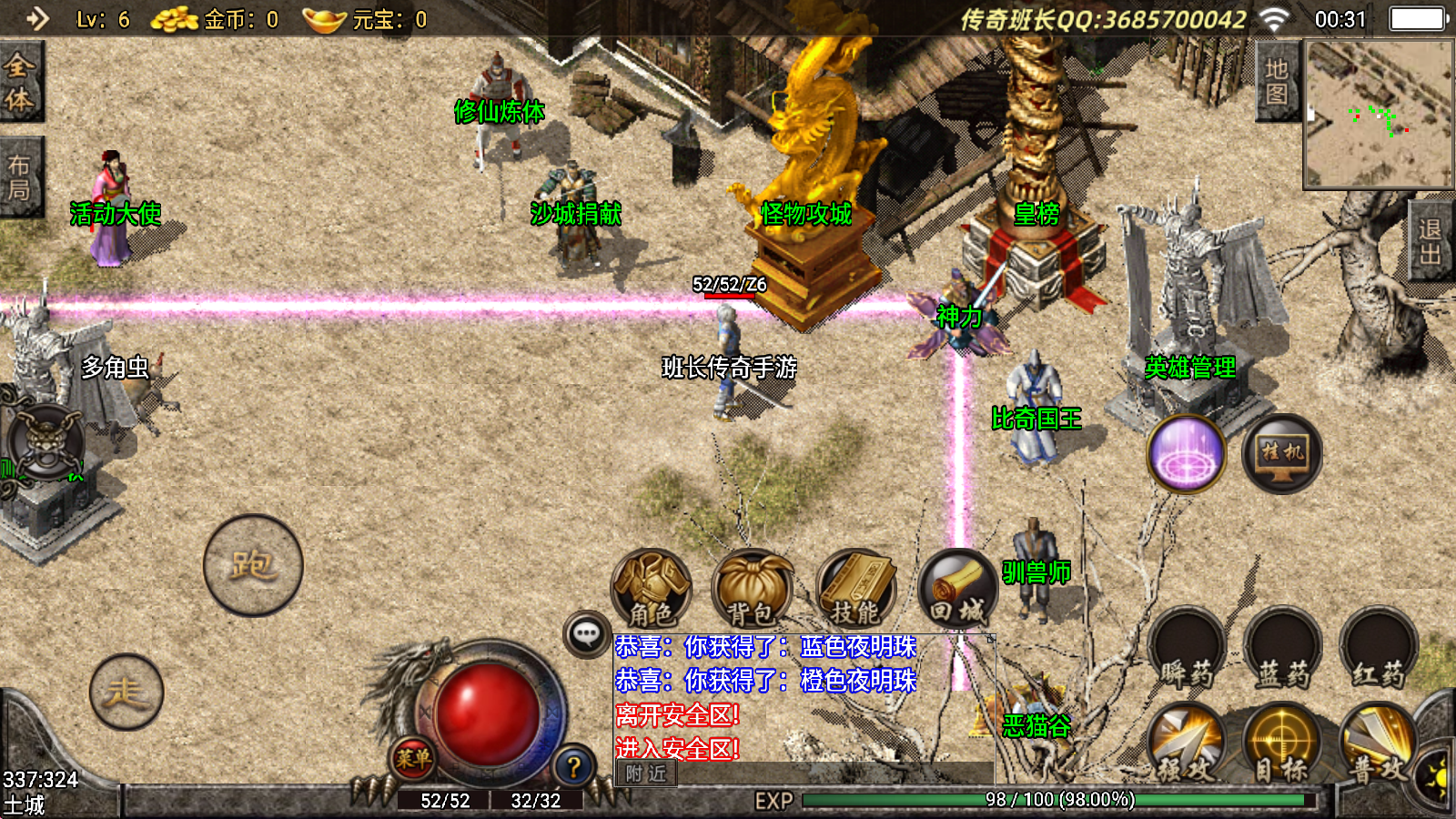The width and height of the screenshot is (1456, 819).
Task: Activate the 普攻 normal attack
Action: 1378,746
